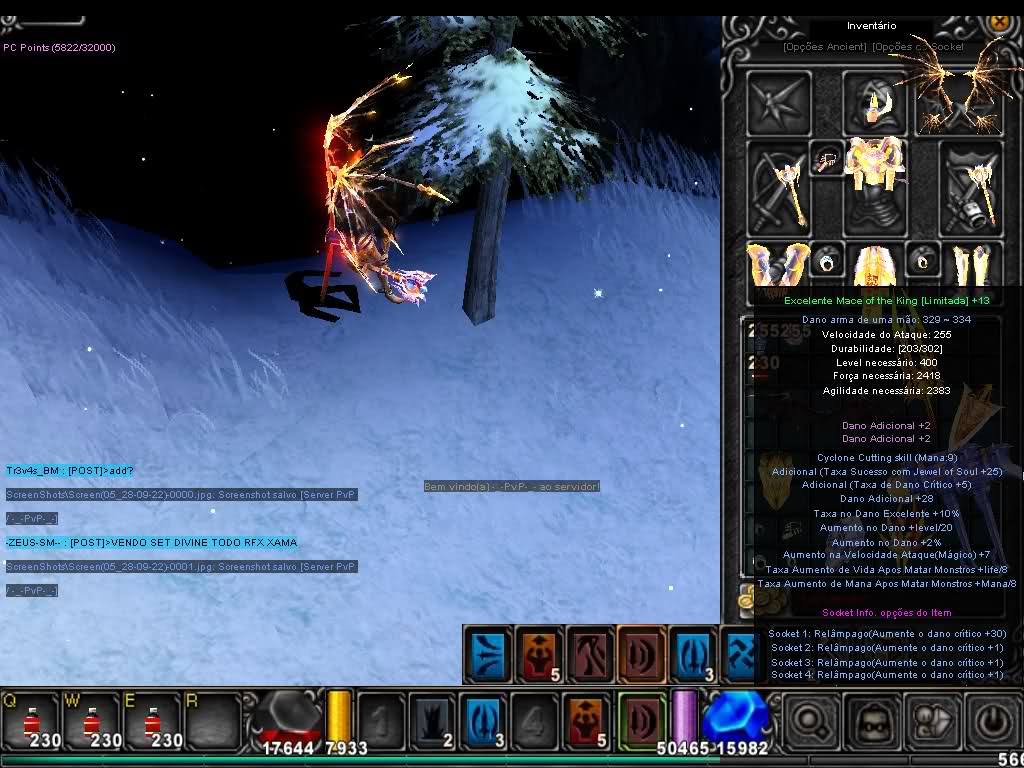Select the equipped gloves slot
The width and height of the screenshot is (1024, 768).
coord(779,265)
